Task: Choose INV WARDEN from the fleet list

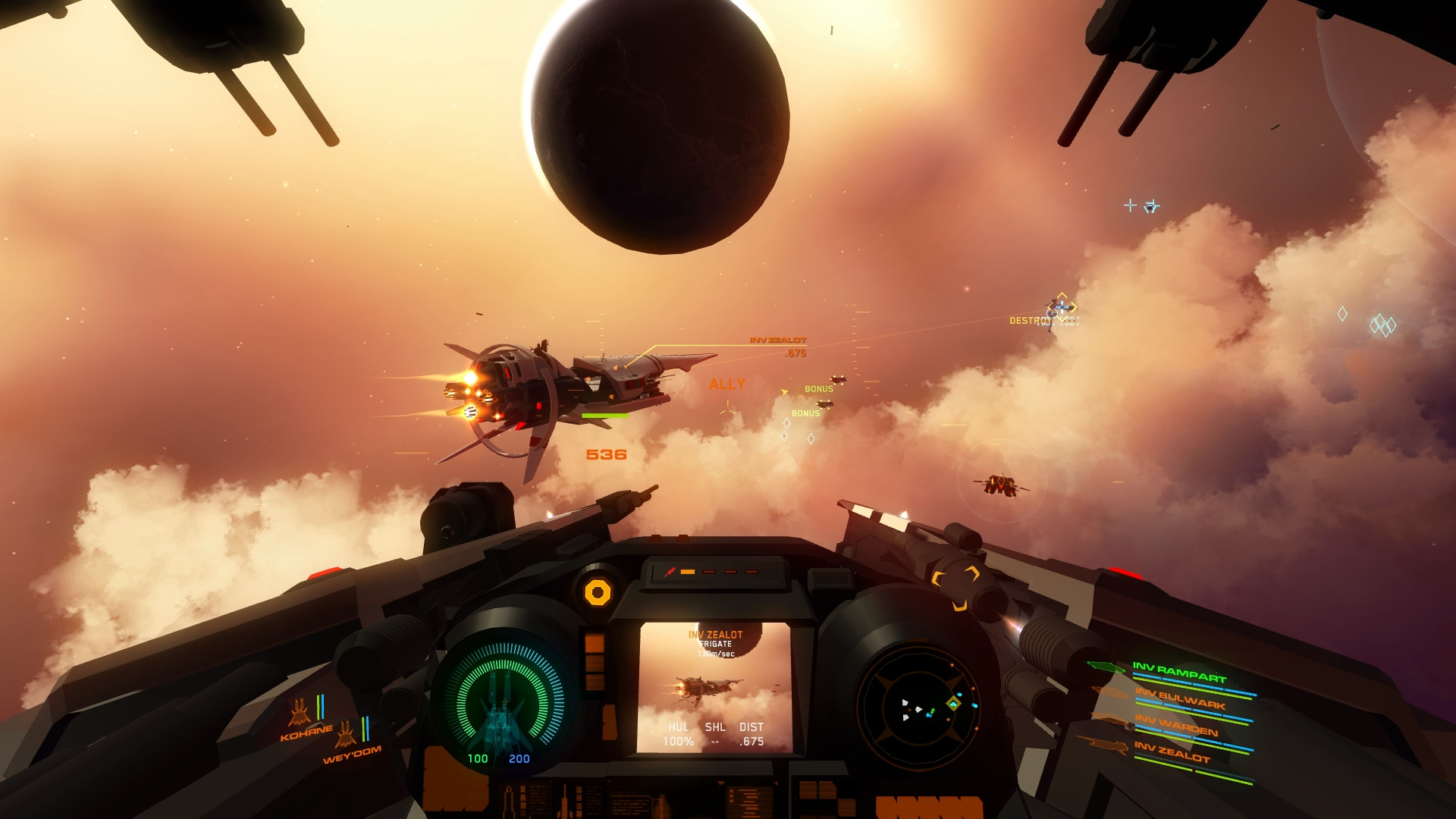Action: (x=1176, y=726)
